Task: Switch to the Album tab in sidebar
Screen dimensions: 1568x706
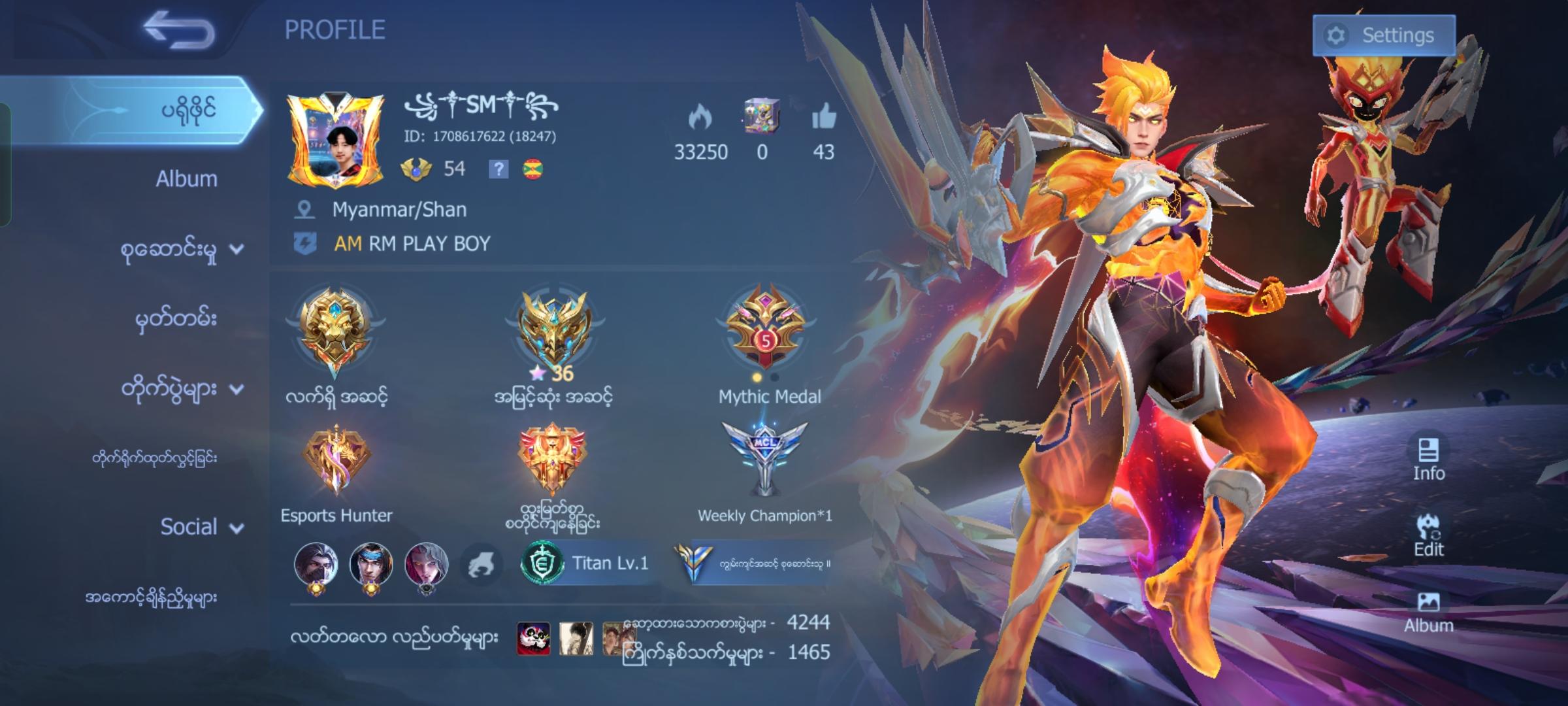Action: [x=187, y=178]
